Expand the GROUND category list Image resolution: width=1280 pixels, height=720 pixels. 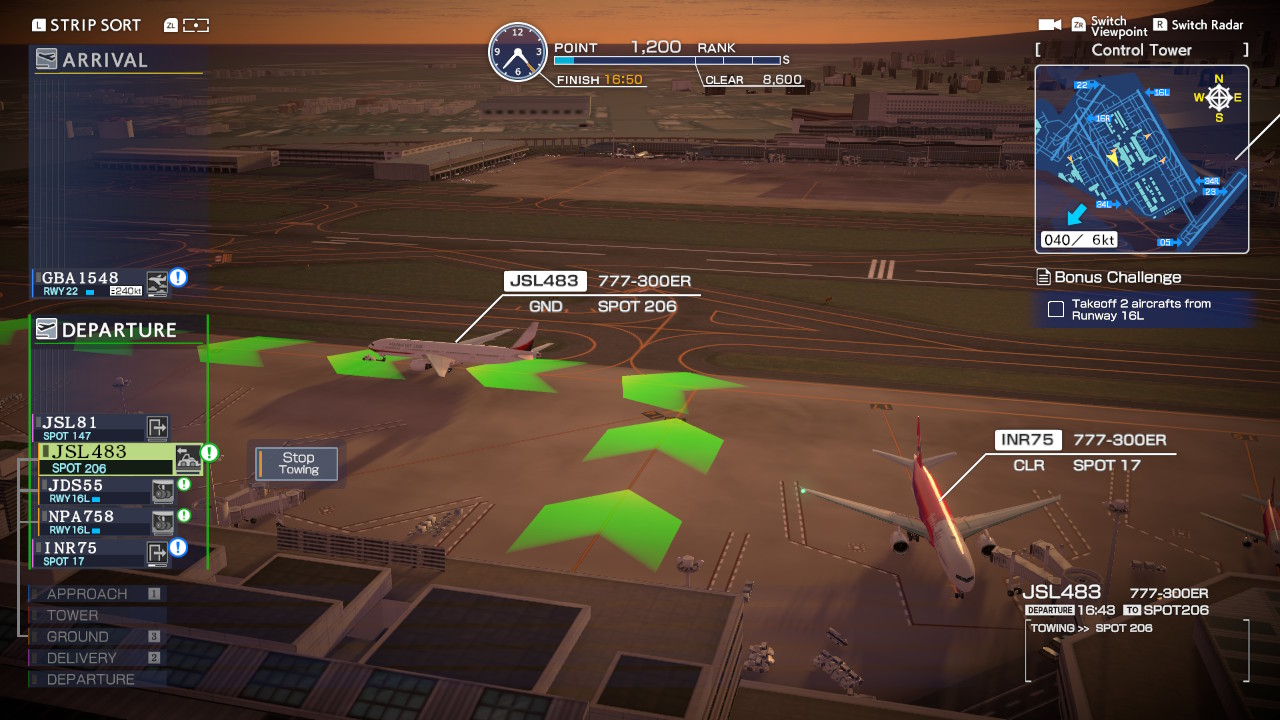pyautogui.click(x=75, y=636)
